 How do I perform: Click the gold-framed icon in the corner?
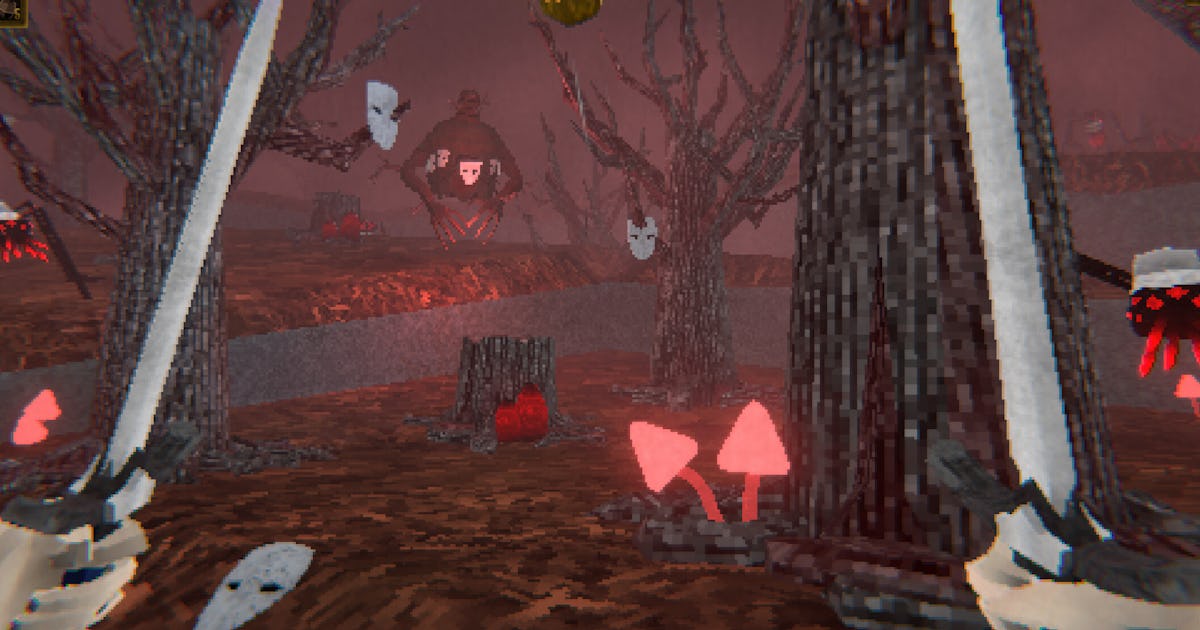12,12
